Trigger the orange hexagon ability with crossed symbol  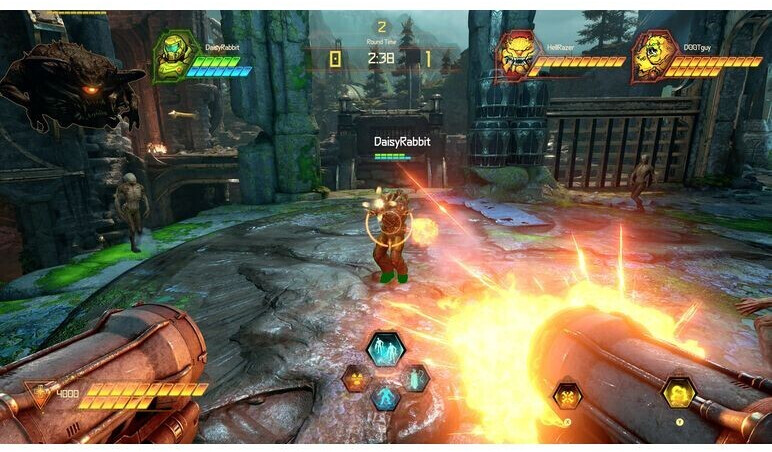[568, 395]
